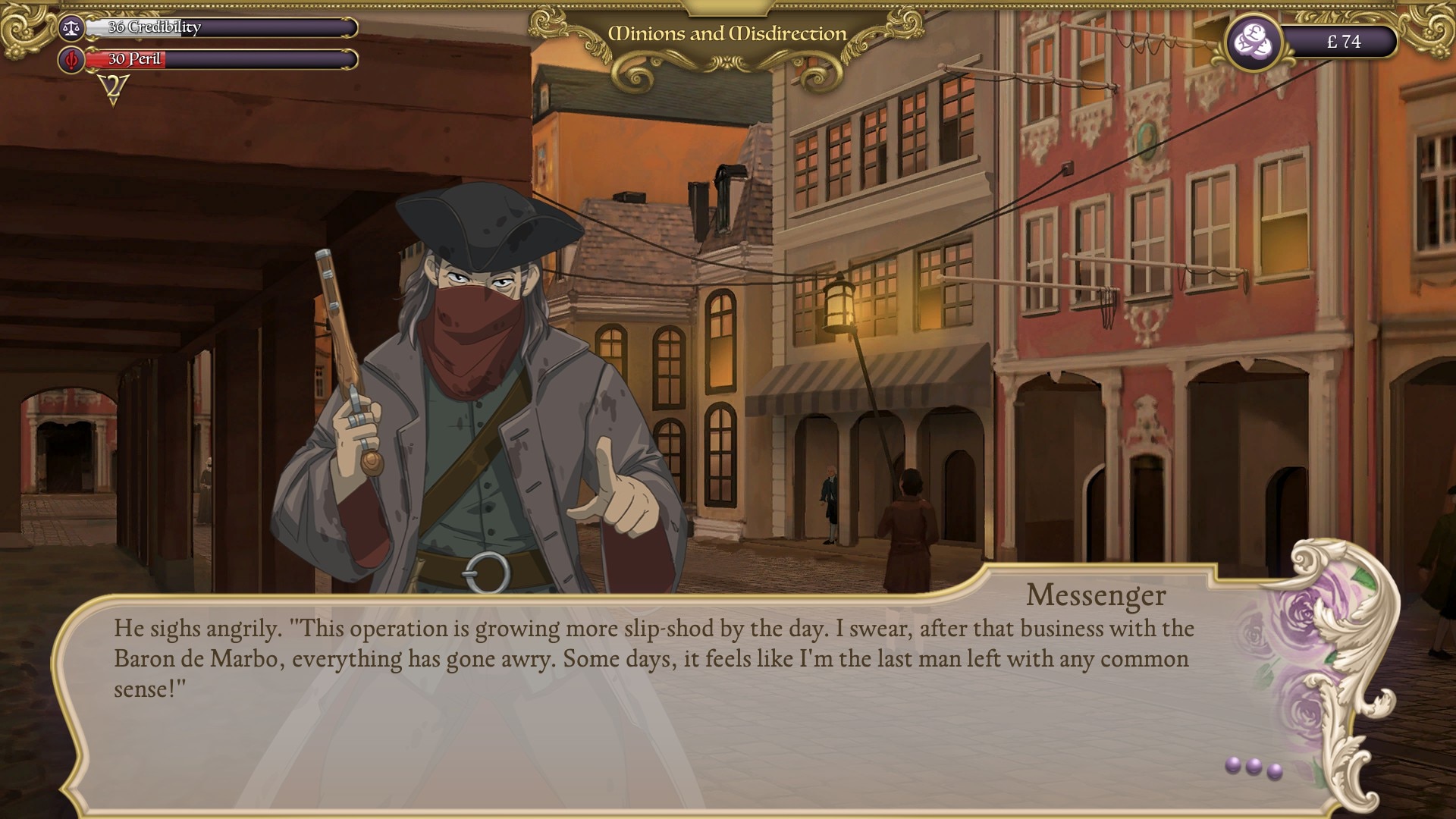Advance dialogue via the three purple dots
Screen dimensions: 1456x819
[1254, 767]
